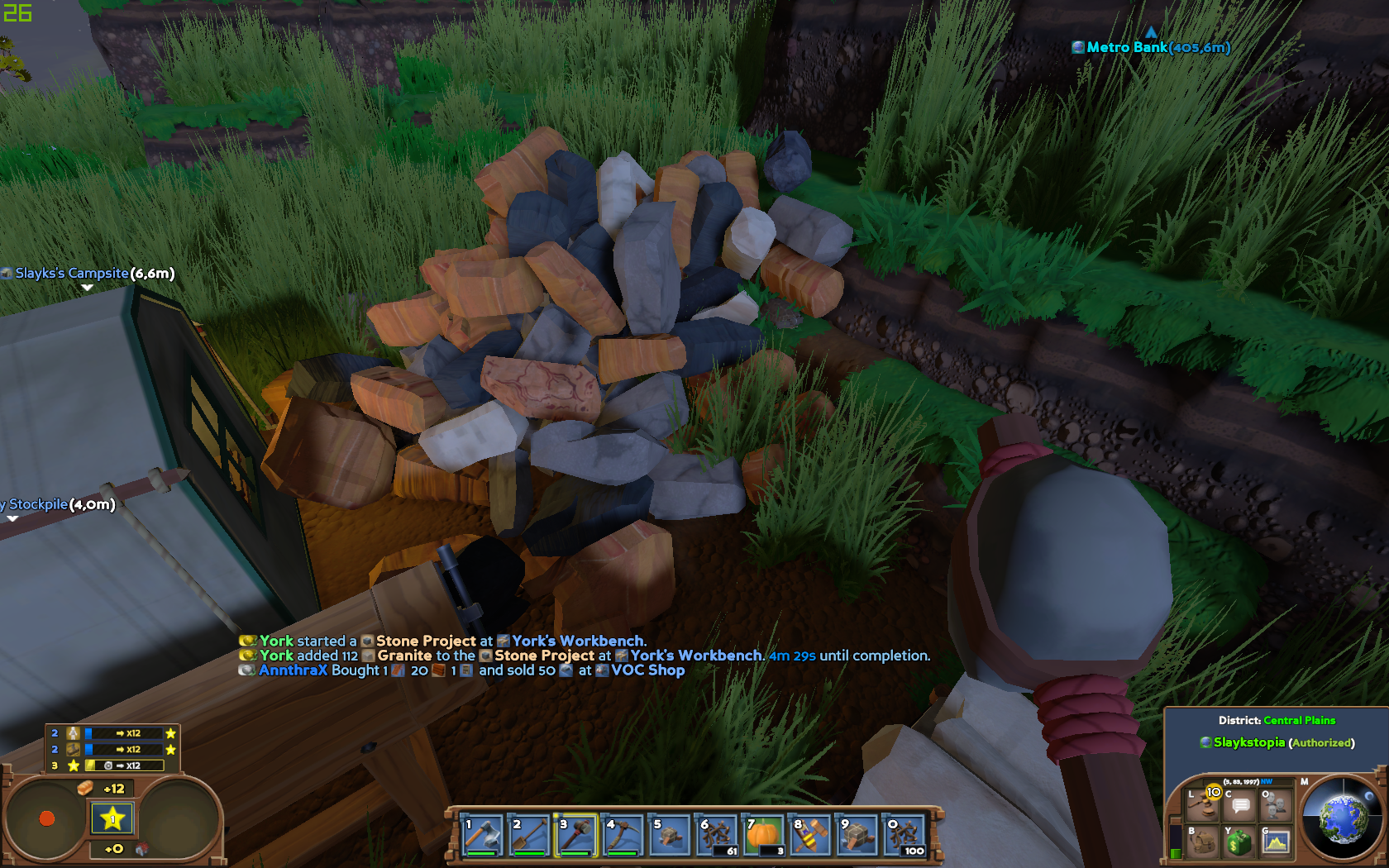The width and height of the screenshot is (1389, 868).
Task: Click the VOC Shop link in chat
Action: click(647, 670)
